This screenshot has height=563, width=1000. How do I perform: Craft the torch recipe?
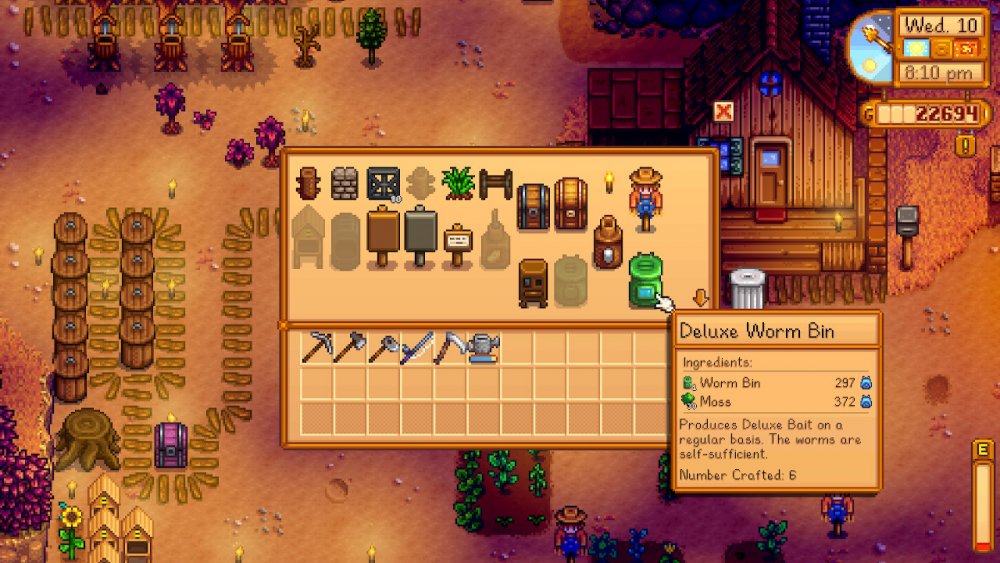pyautogui.click(x=608, y=182)
